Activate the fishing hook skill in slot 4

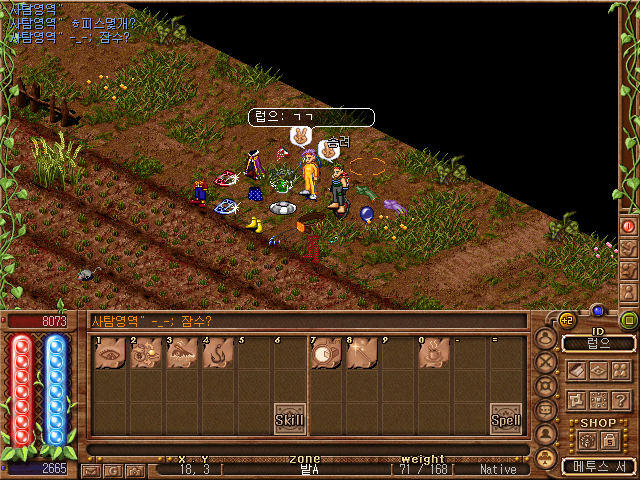pyautogui.click(x=218, y=354)
